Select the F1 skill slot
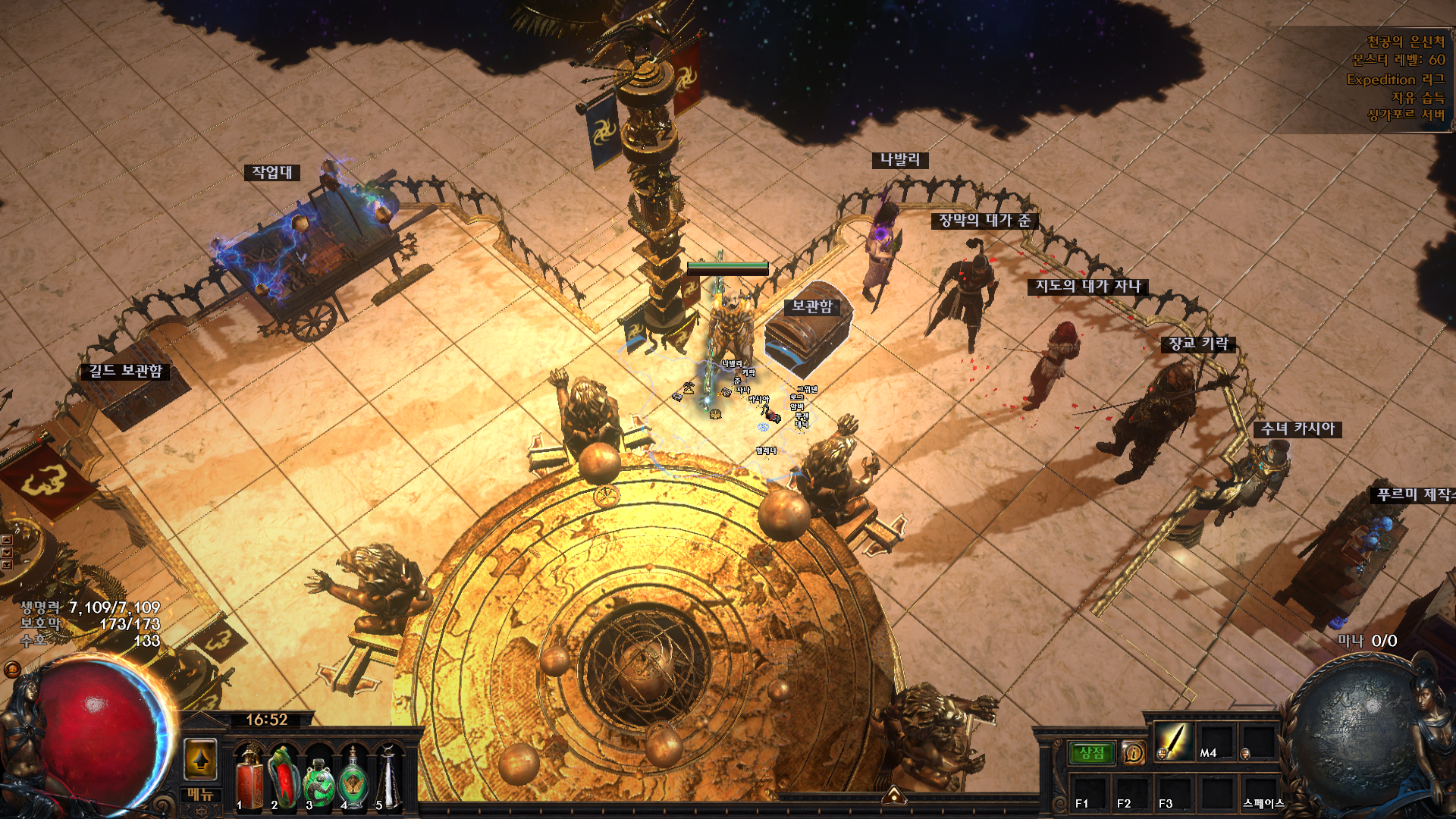This screenshot has width=1456, height=819. pos(1090,792)
